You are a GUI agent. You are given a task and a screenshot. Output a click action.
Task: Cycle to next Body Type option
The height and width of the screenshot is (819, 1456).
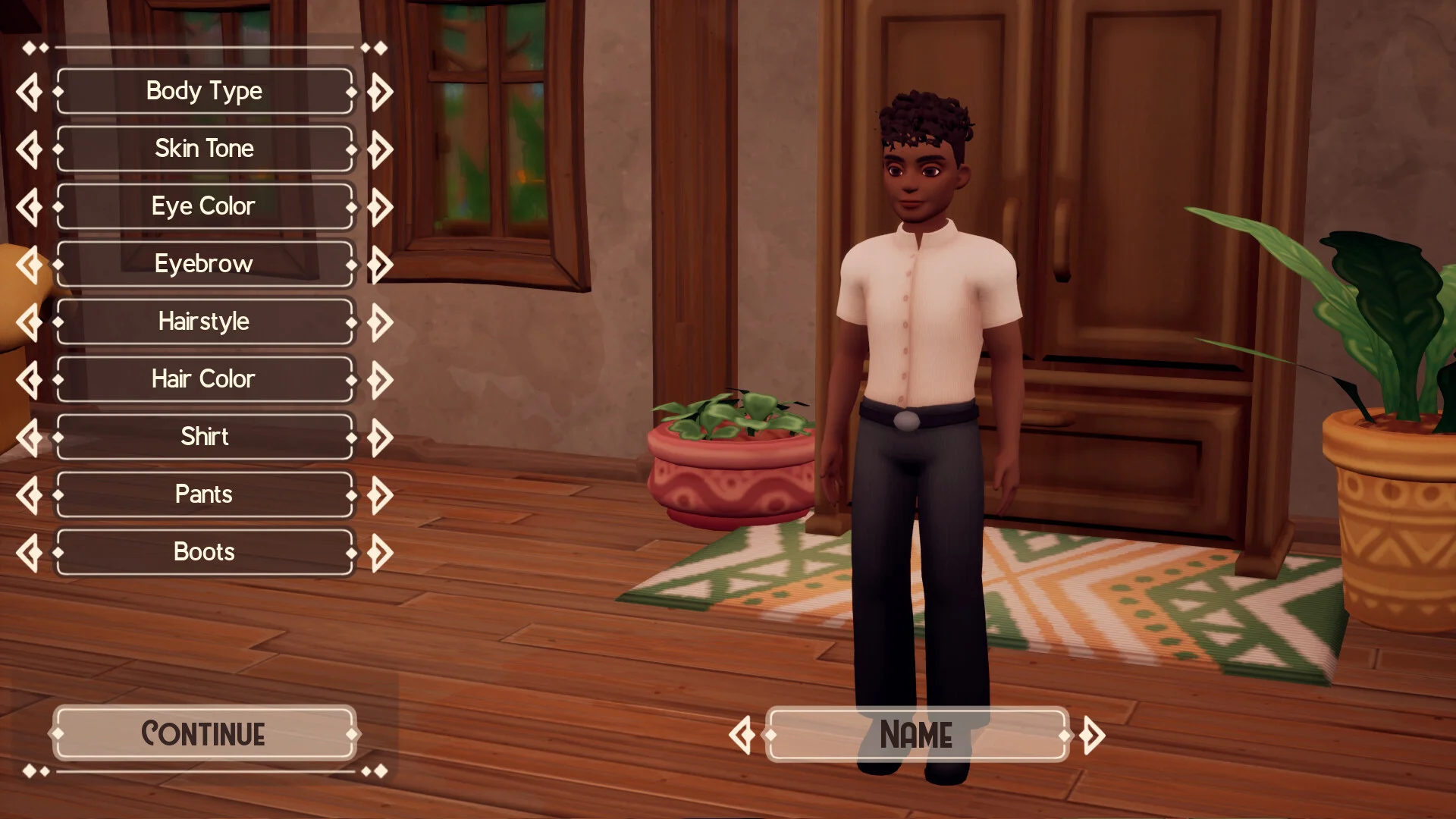[380, 92]
